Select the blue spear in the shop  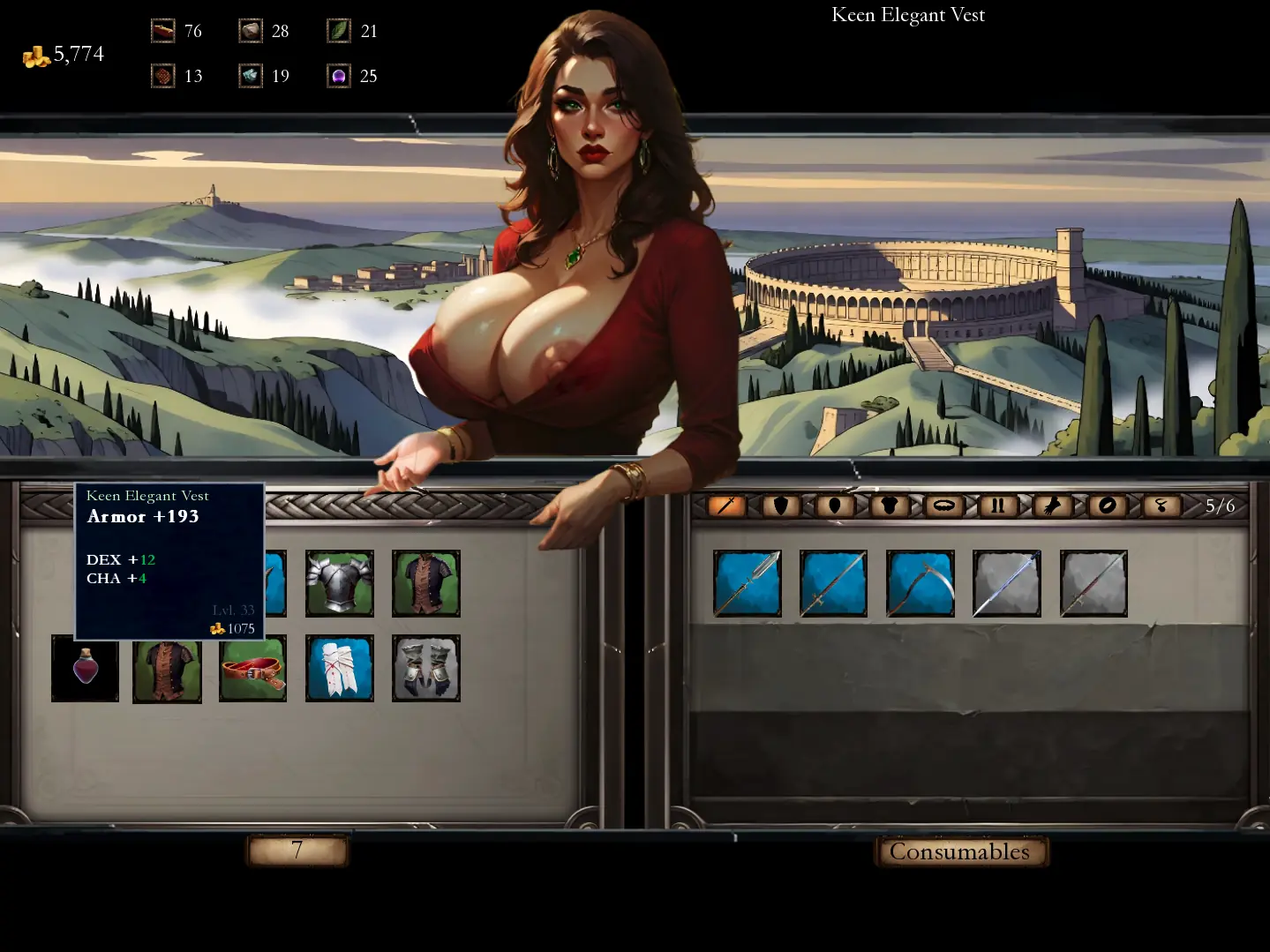pyautogui.click(x=747, y=583)
